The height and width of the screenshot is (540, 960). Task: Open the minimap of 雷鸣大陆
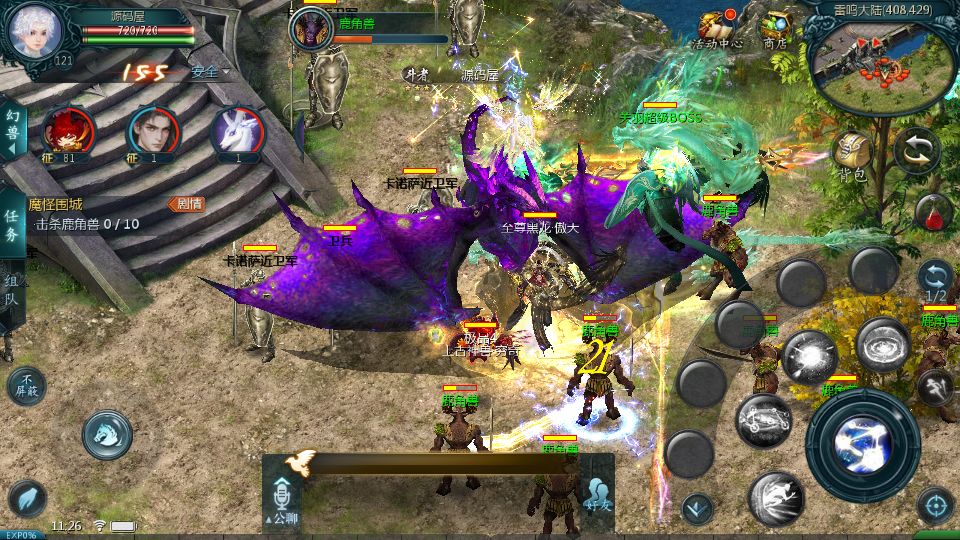[x=880, y=62]
